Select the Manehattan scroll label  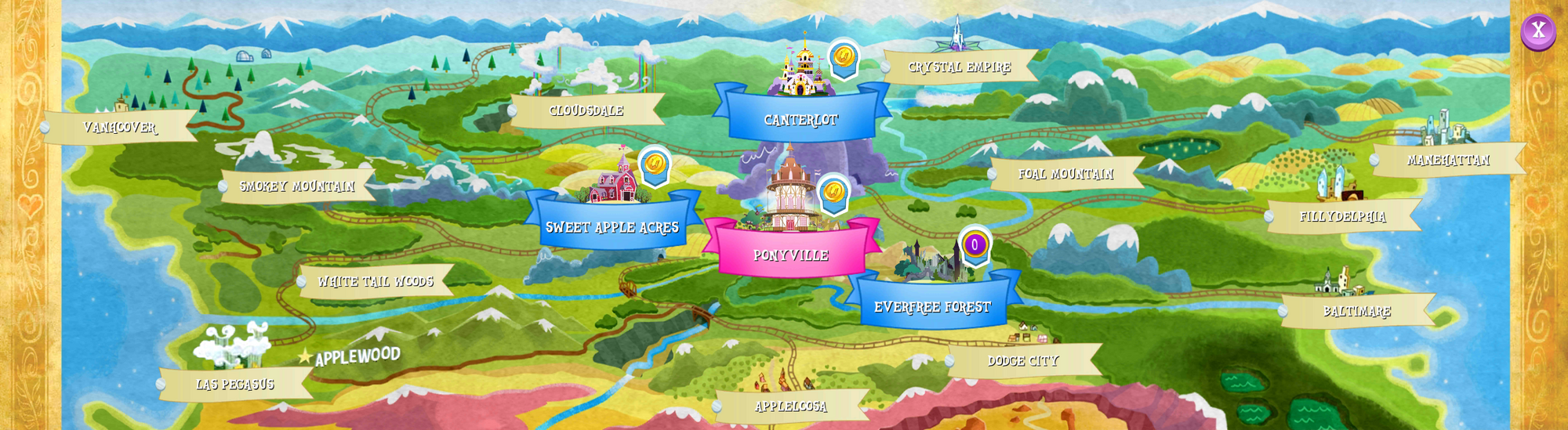tap(1448, 160)
